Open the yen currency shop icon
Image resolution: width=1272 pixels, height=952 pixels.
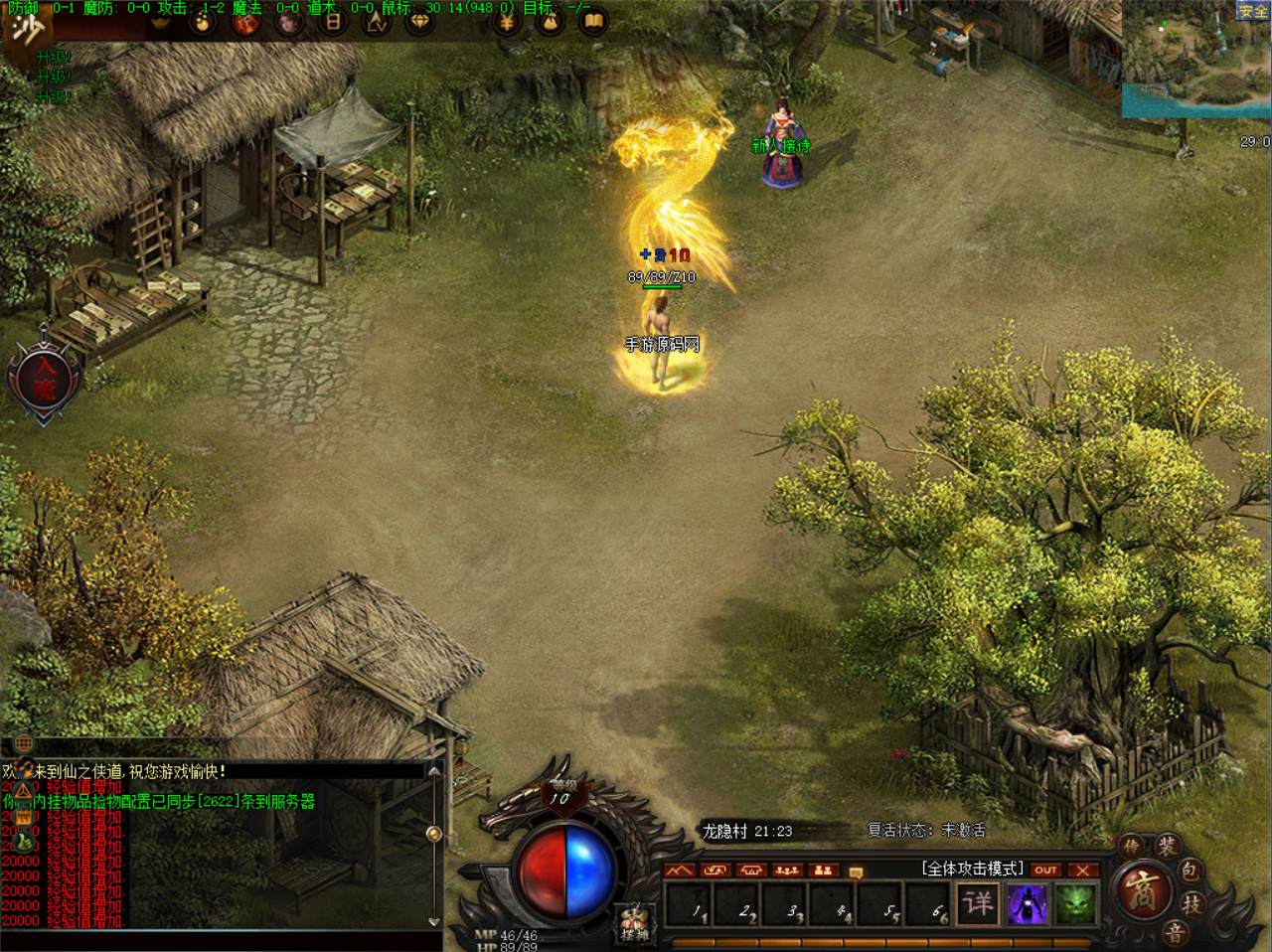click(x=505, y=21)
